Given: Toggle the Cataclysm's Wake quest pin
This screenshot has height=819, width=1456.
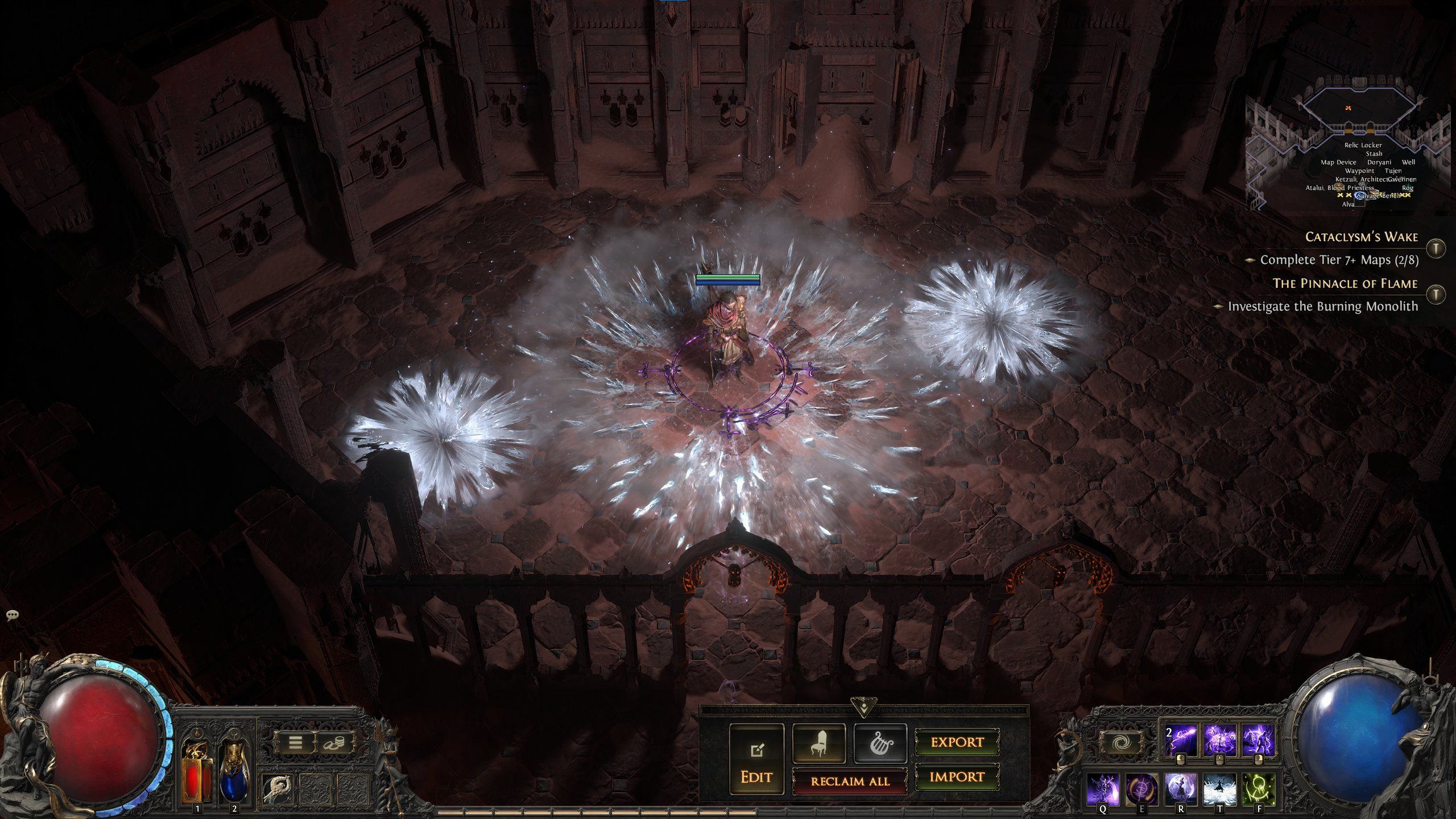Looking at the screenshot, I should click(x=1436, y=248).
